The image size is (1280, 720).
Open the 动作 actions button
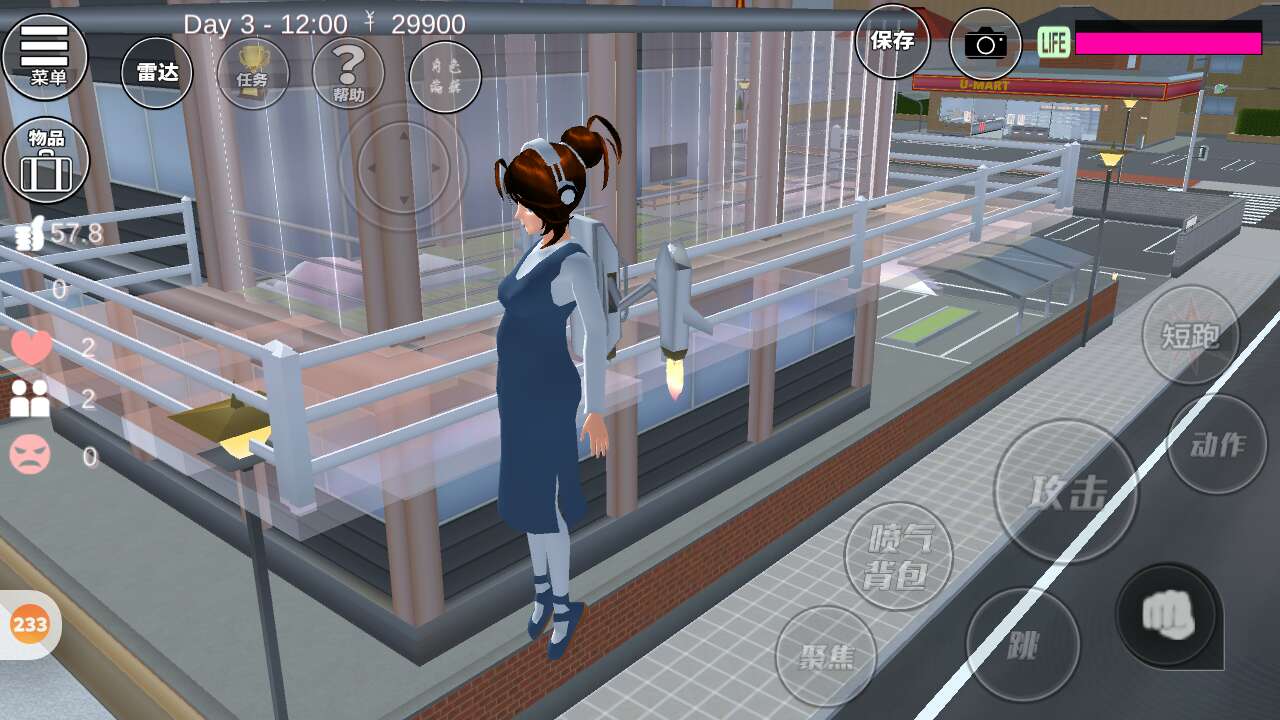(x=1217, y=444)
